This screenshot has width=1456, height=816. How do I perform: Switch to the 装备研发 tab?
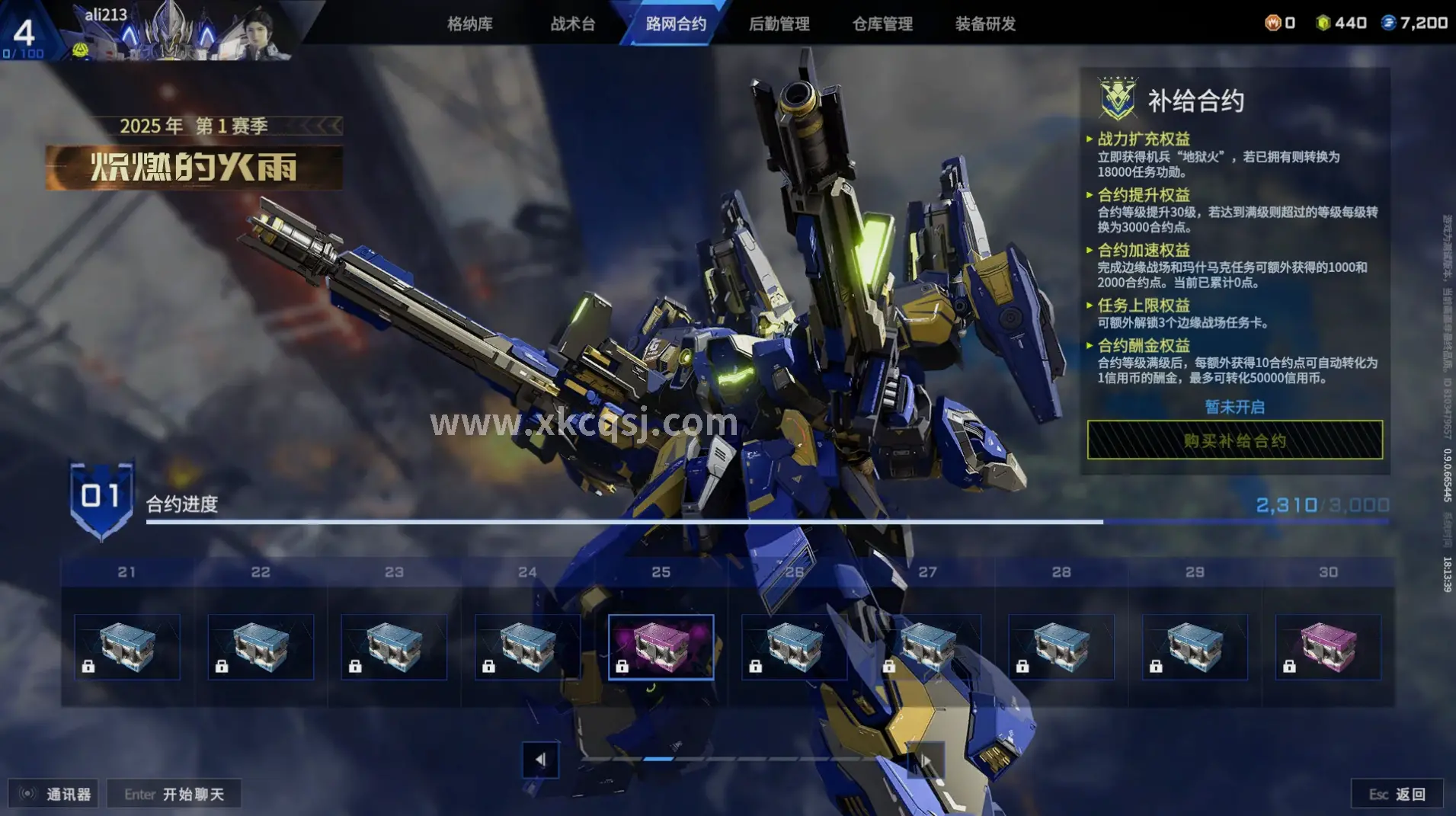coord(985,24)
